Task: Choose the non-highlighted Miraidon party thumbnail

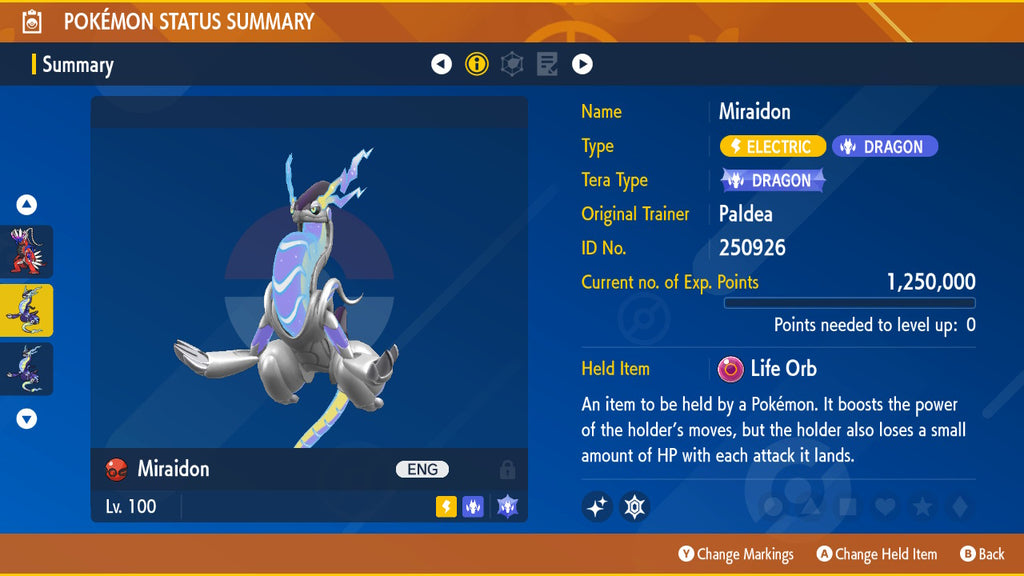Action: pyautogui.click(x=26, y=369)
